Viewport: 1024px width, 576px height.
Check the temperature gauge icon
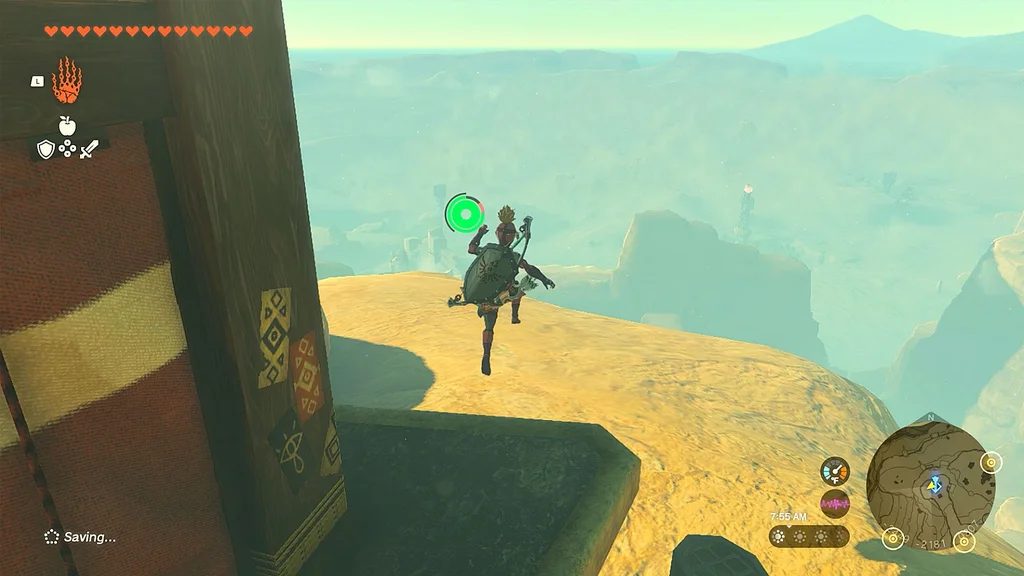(835, 471)
